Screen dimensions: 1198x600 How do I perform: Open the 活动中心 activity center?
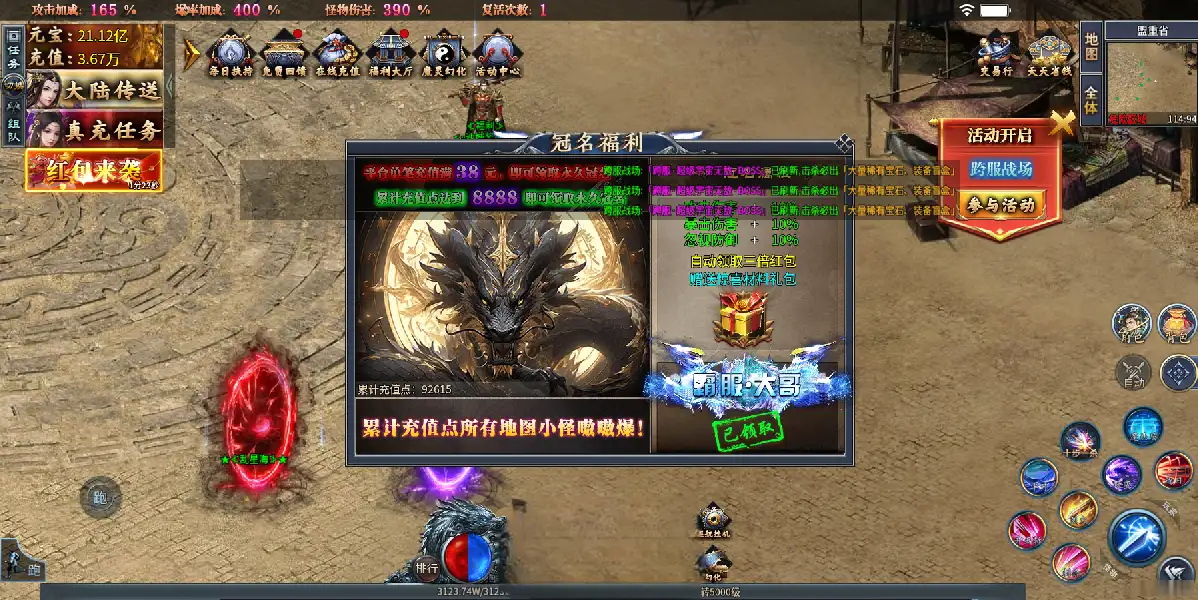click(x=496, y=53)
